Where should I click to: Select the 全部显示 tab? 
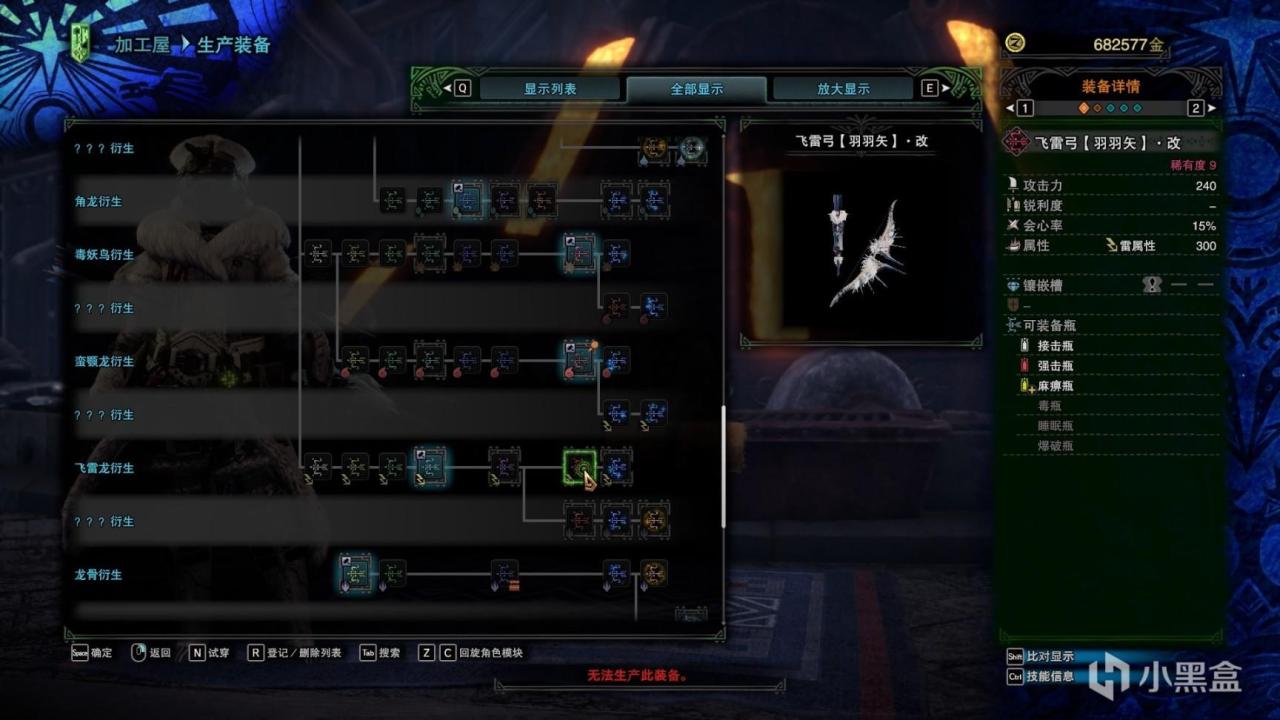pyautogui.click(x=697, y=89)
